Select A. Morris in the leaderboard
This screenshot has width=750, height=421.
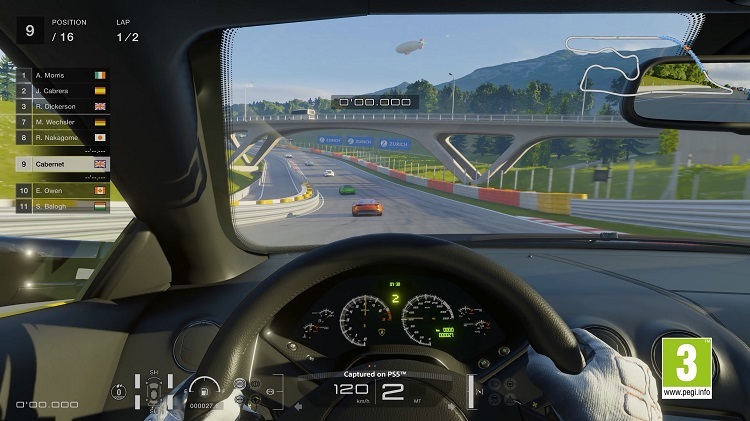coord(62,75)
